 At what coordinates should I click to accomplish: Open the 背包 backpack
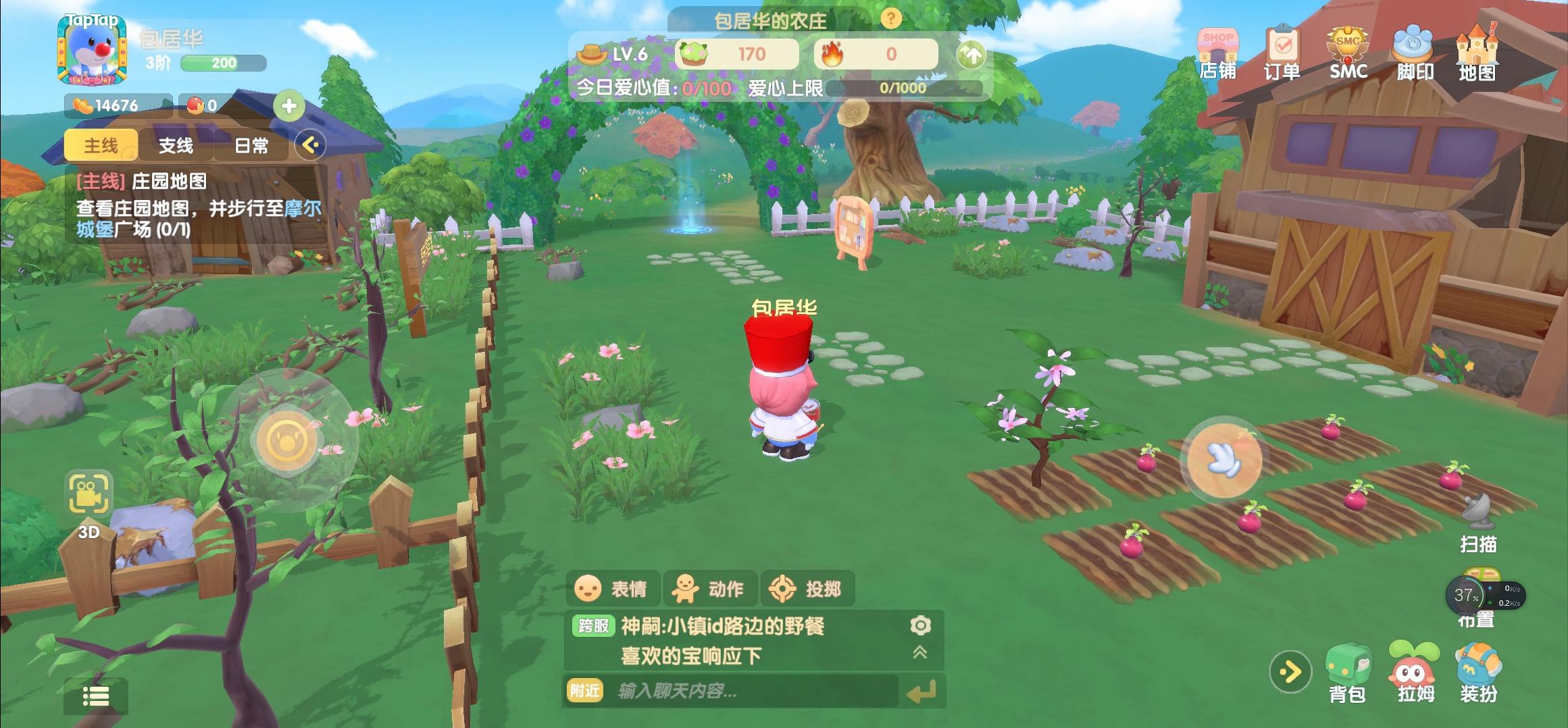[1348, 673]
